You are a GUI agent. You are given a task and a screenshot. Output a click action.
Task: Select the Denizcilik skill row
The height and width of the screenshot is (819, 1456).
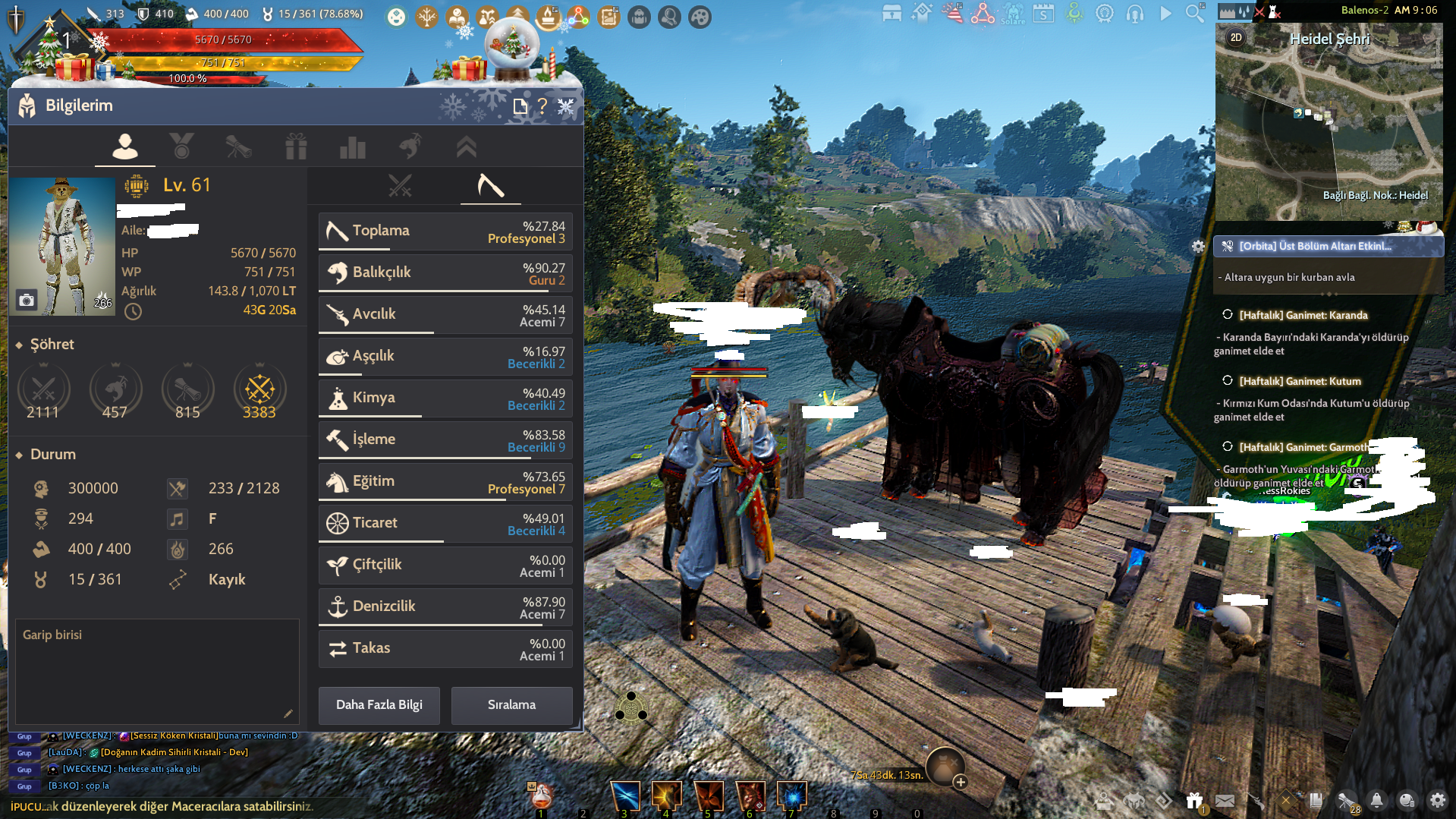[x=445, y=606]
